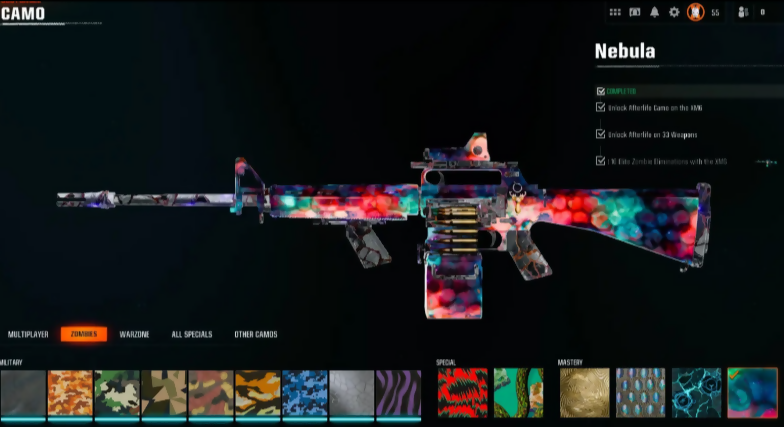Select the purple zebra-stripe camo

[398, 392]
